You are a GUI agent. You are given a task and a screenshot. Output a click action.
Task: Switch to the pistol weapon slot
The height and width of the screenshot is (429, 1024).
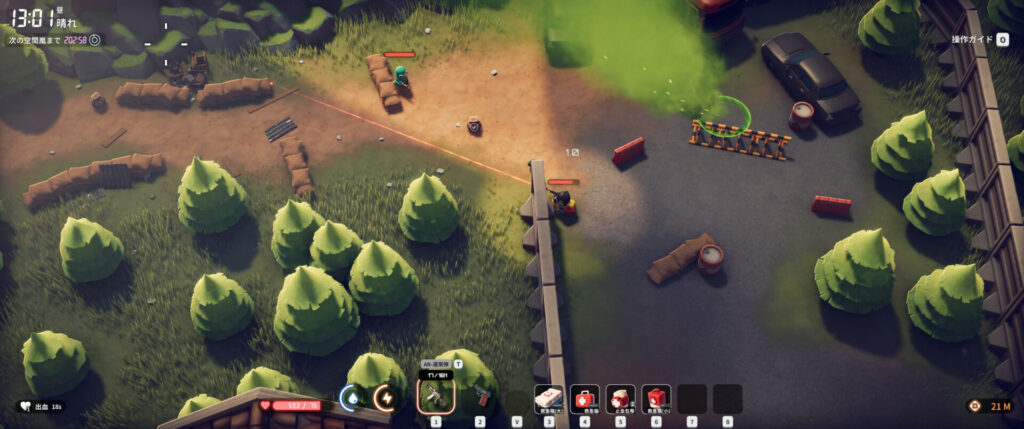coord(480,398)
